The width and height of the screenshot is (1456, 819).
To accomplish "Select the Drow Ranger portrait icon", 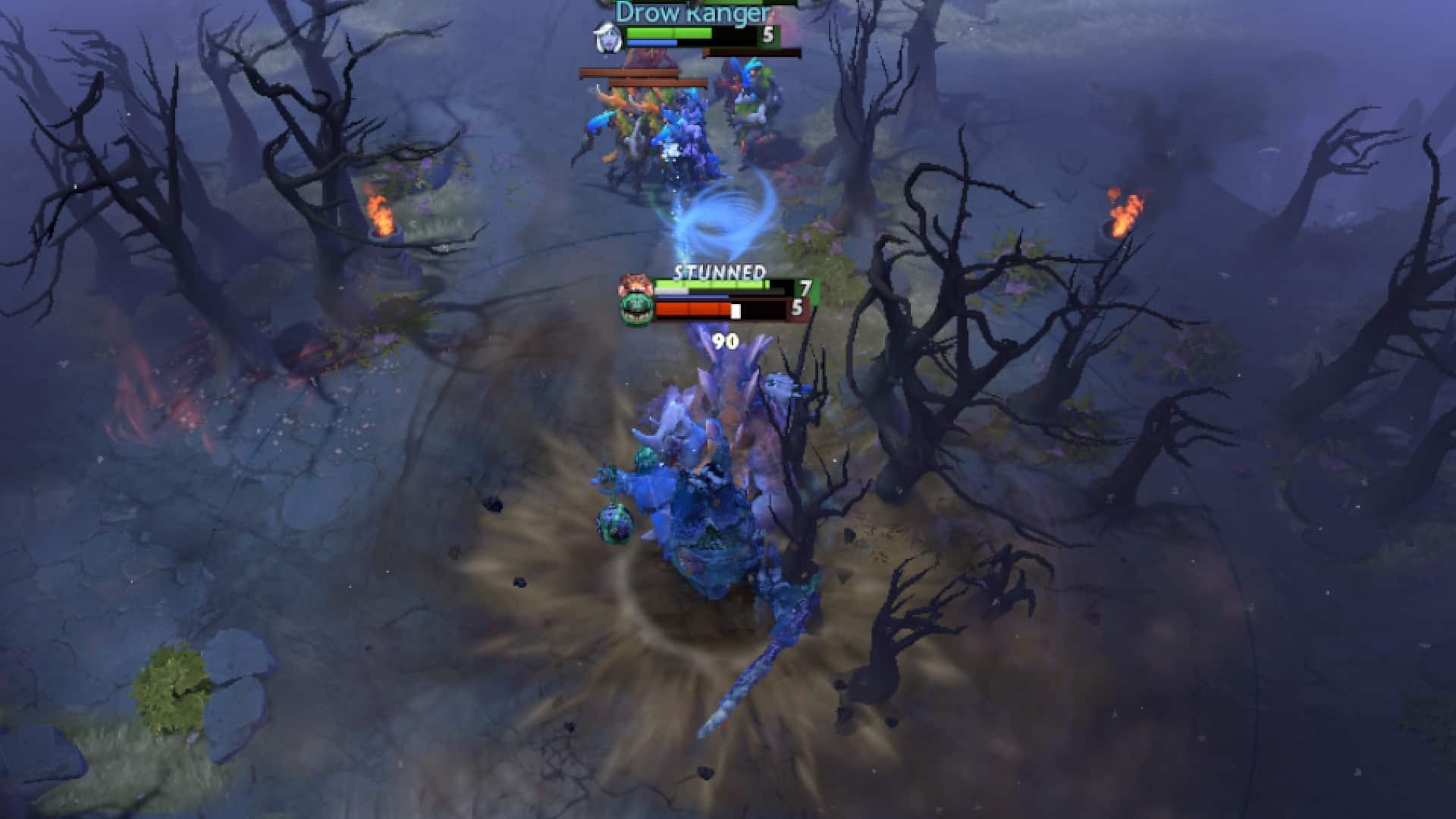I will coord(608,36).
